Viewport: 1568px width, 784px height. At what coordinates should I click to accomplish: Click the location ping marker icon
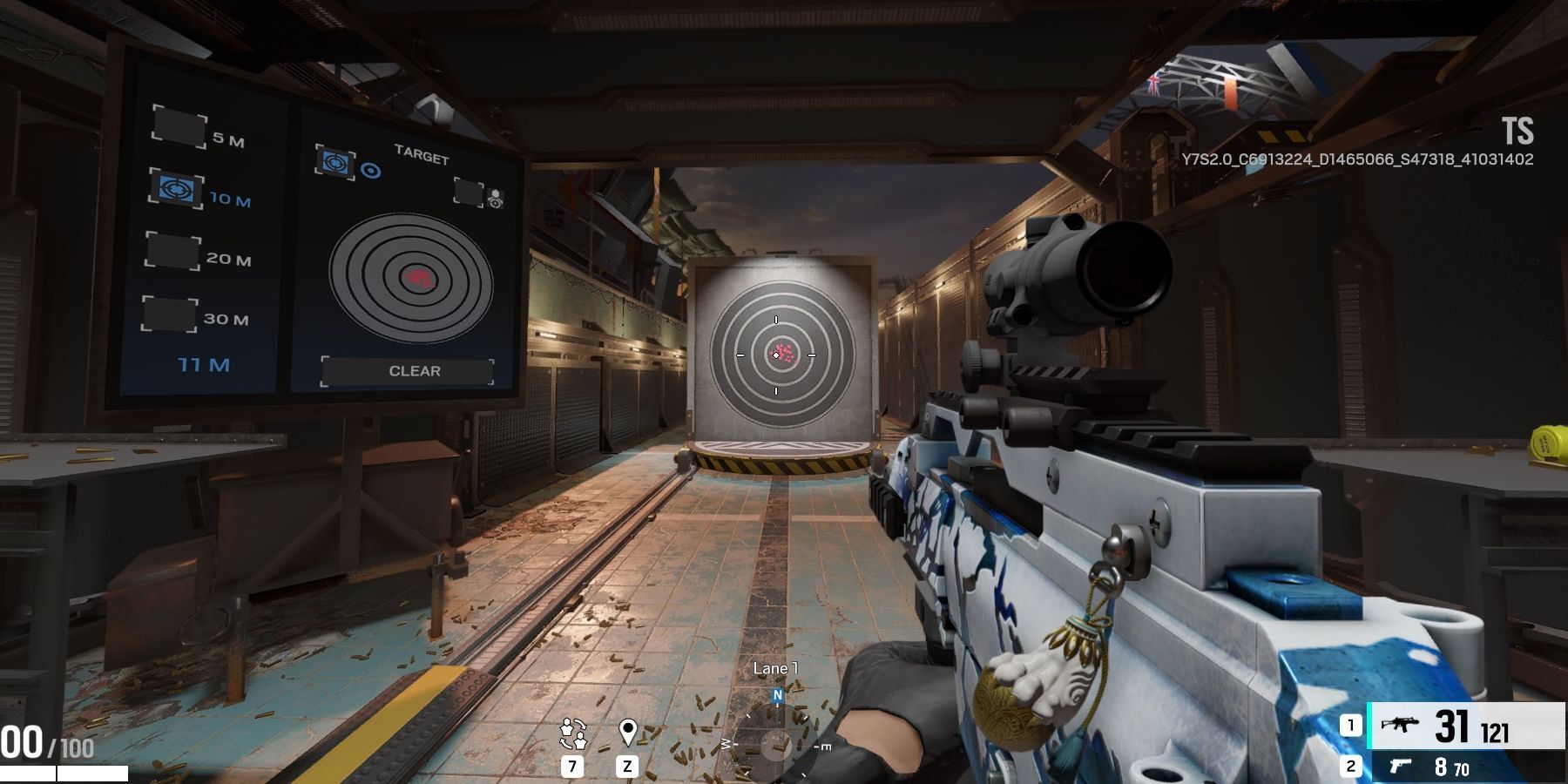point(627,733)
